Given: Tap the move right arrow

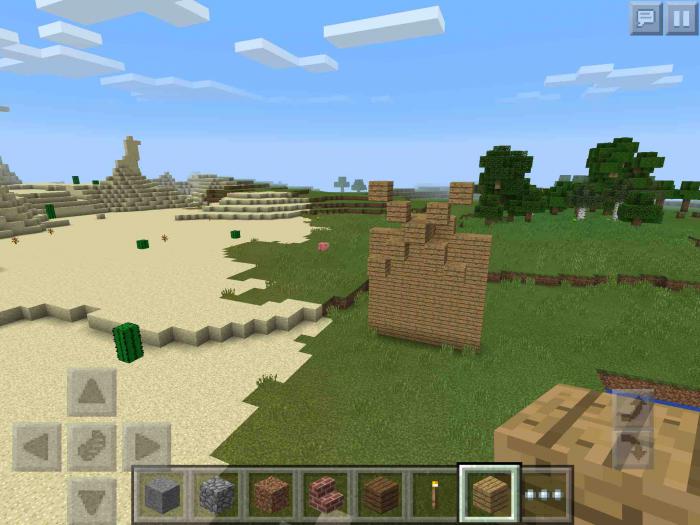Looking at the screenshot, I should 146,447.
